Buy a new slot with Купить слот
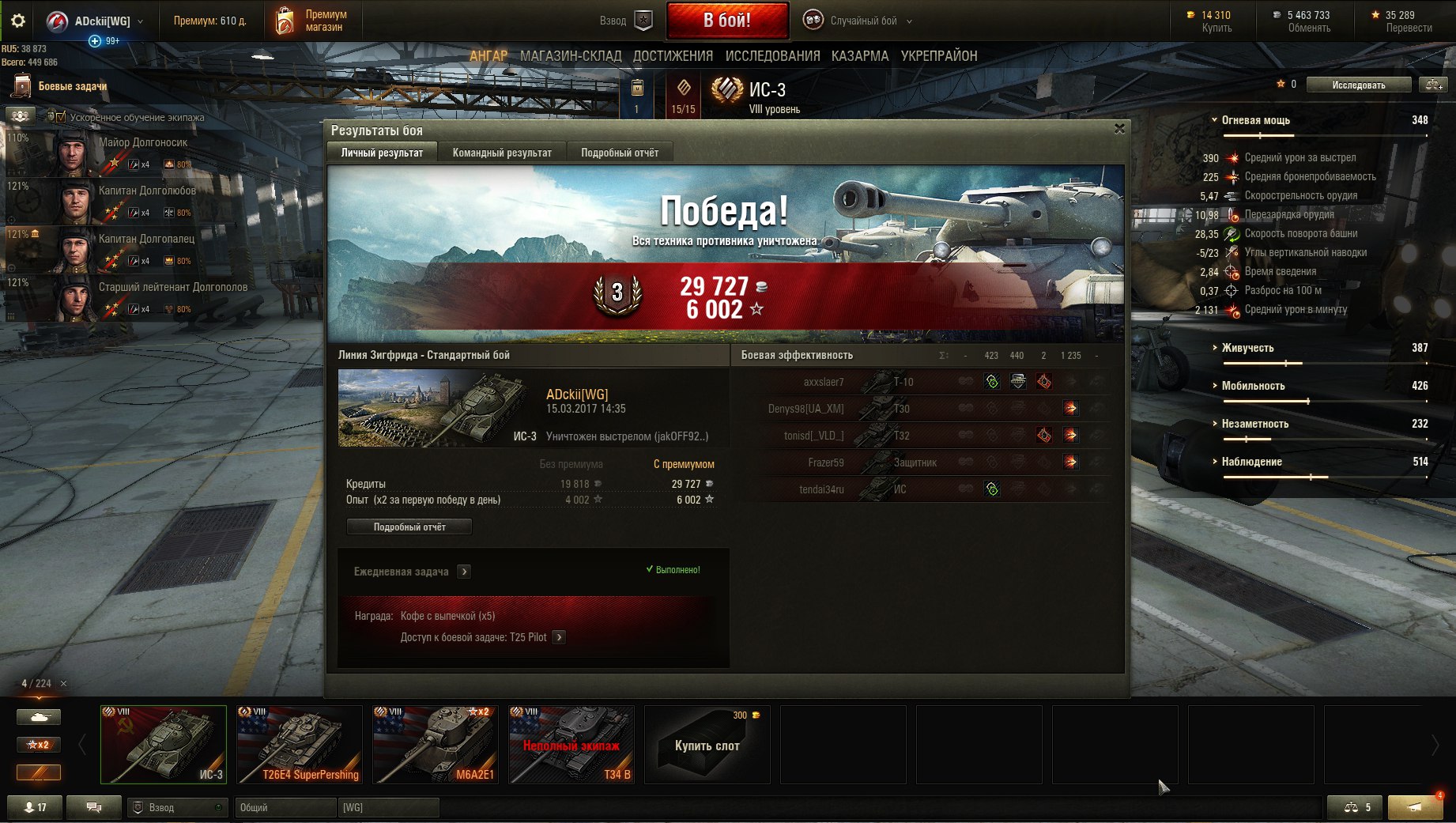This screenshot has height=823, width=1456. point(707,745)
